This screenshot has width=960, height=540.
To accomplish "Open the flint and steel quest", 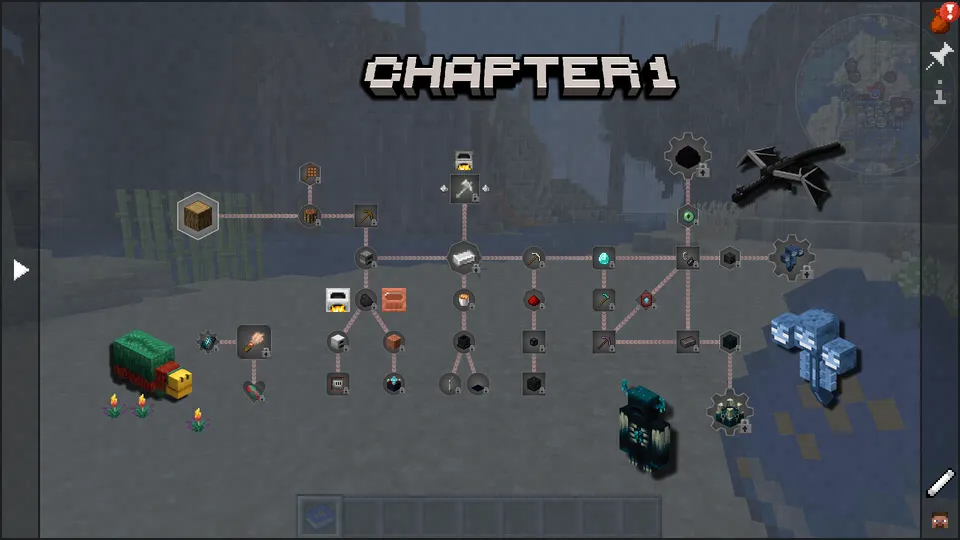I will click(x=687, y=258).
